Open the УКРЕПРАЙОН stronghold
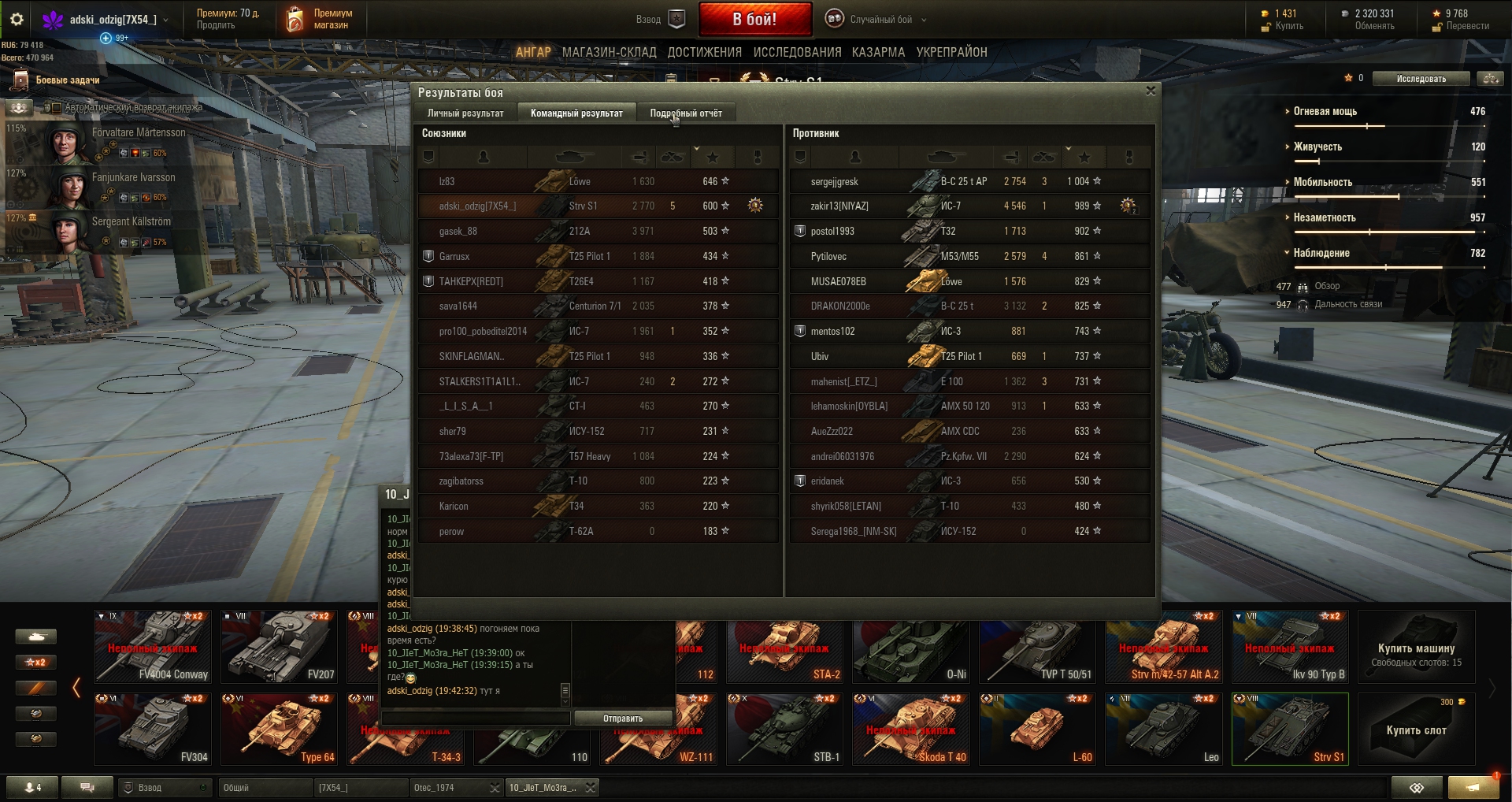Image resolution: width=1512 pixels, height=802 pixels. (x=951, y=52)
